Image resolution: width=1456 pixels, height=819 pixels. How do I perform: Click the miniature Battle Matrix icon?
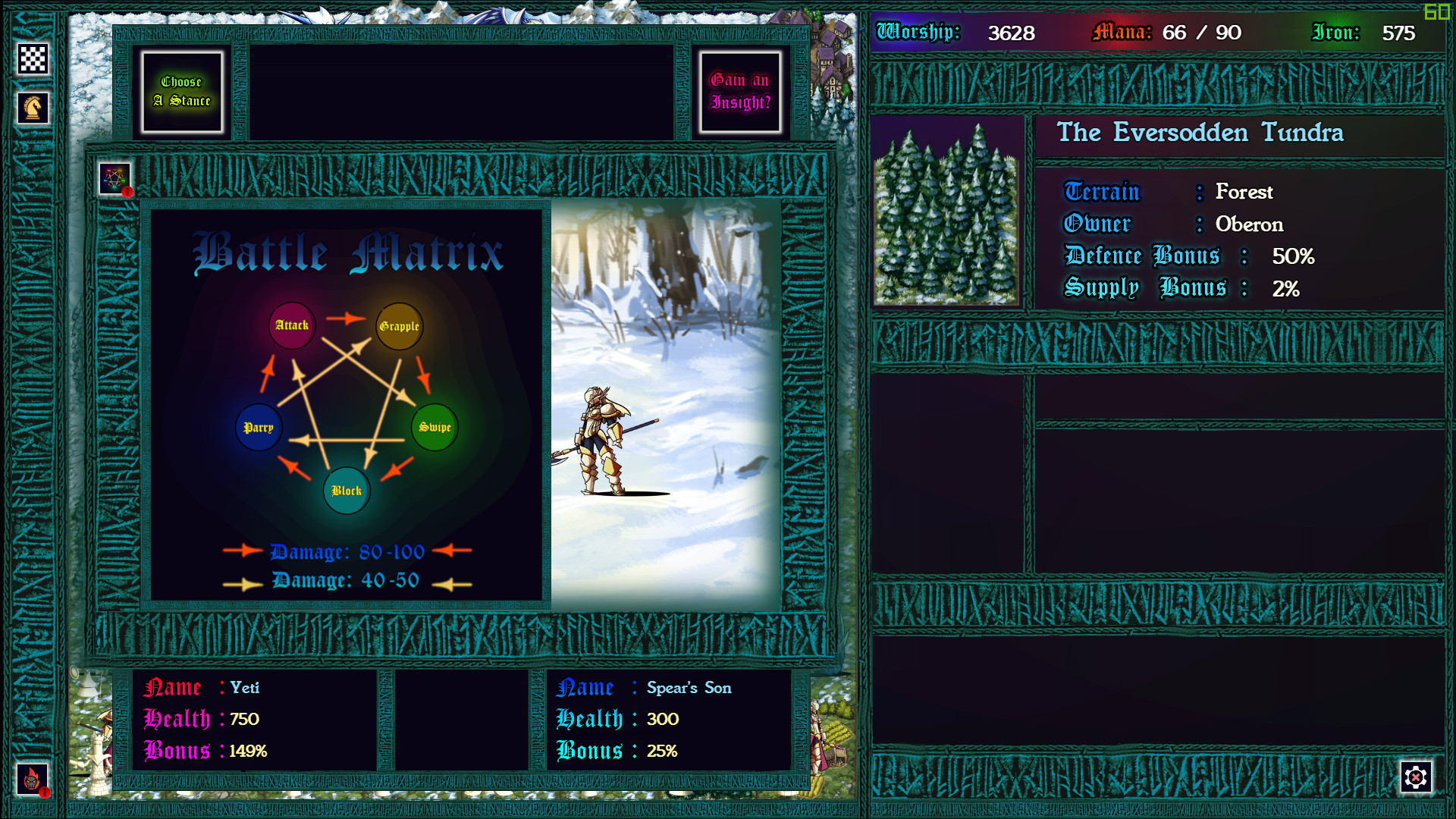[114, 178]
